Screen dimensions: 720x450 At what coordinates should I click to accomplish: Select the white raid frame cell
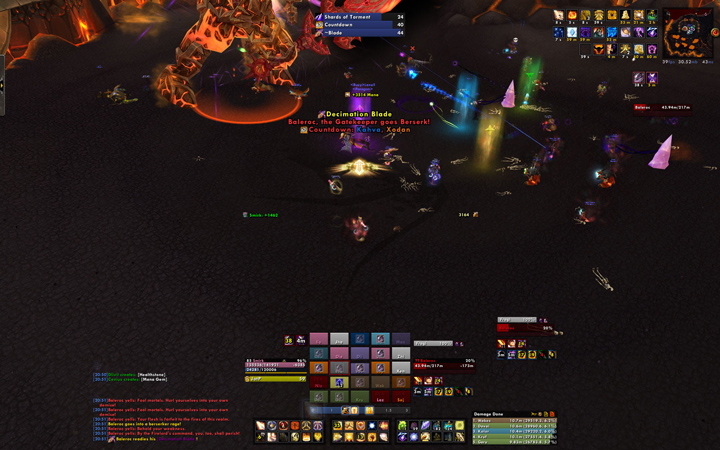pyautogui.click(x=338, y=339)
